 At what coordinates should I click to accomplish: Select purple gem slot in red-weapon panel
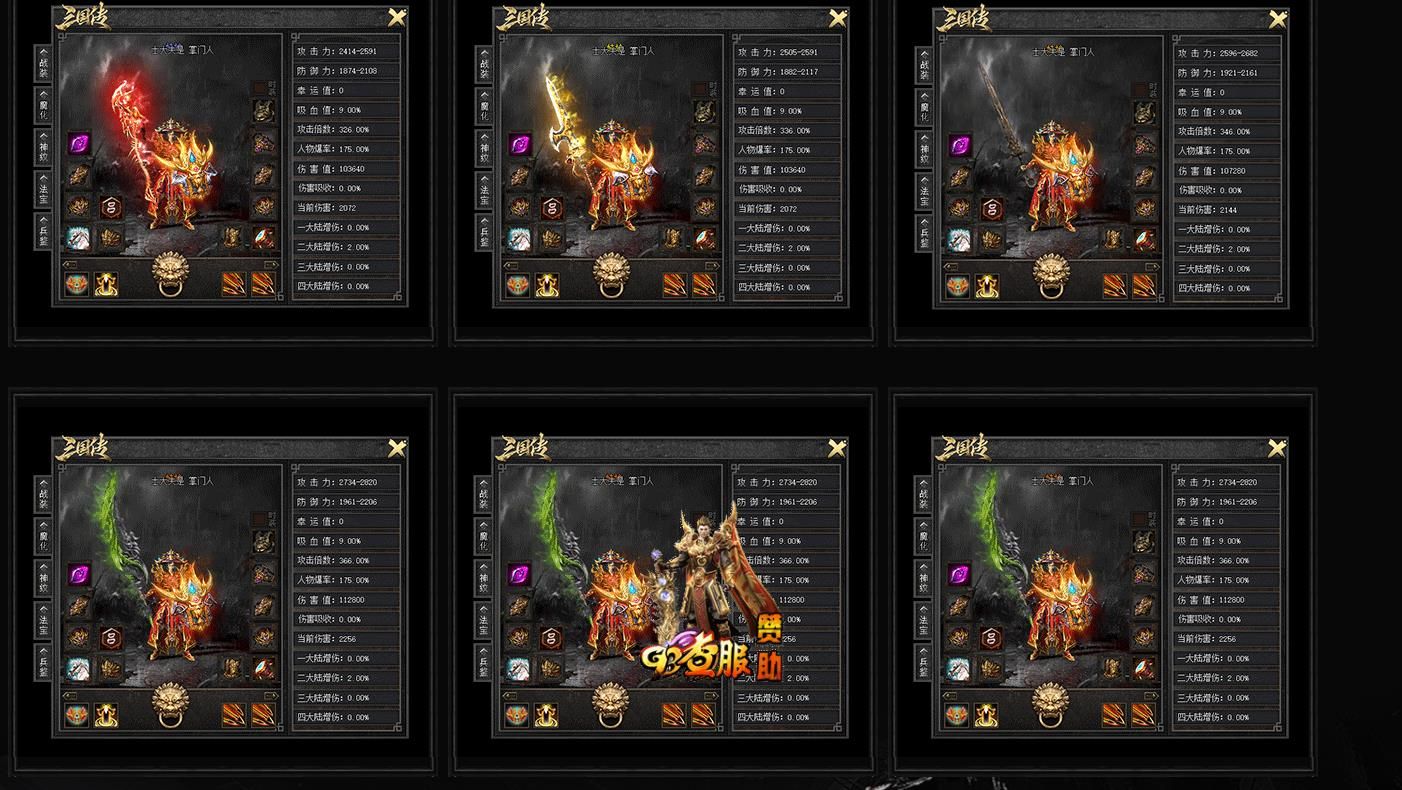(x=79, y=144)
